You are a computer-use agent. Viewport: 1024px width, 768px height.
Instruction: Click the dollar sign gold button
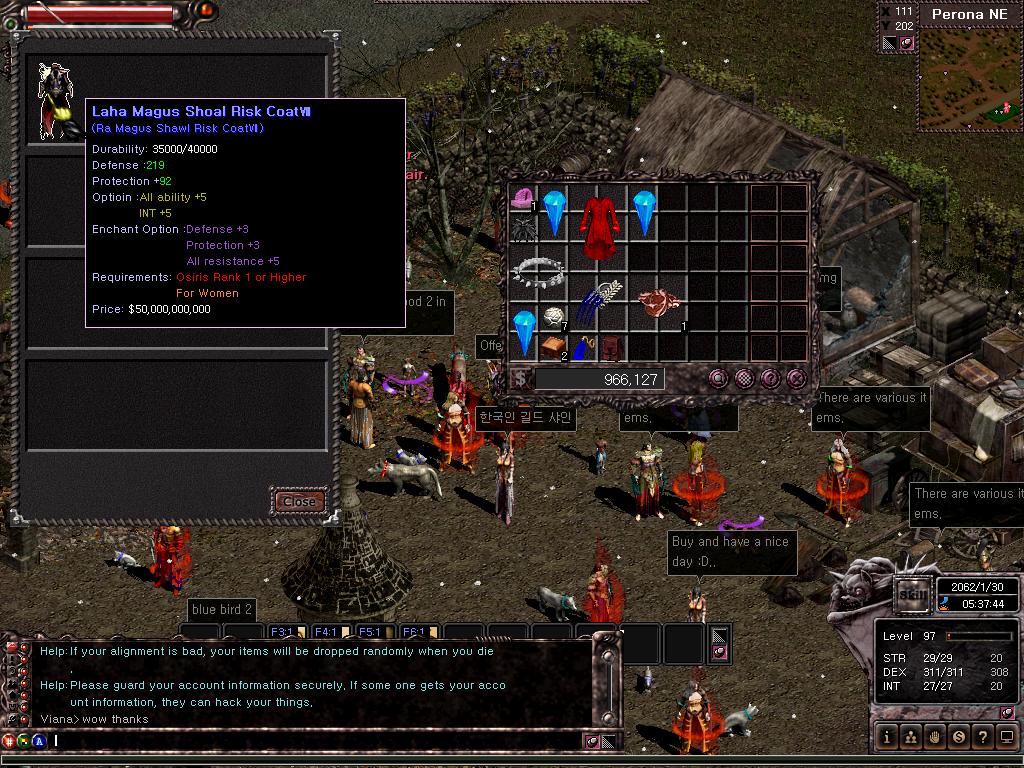(521, 379)
